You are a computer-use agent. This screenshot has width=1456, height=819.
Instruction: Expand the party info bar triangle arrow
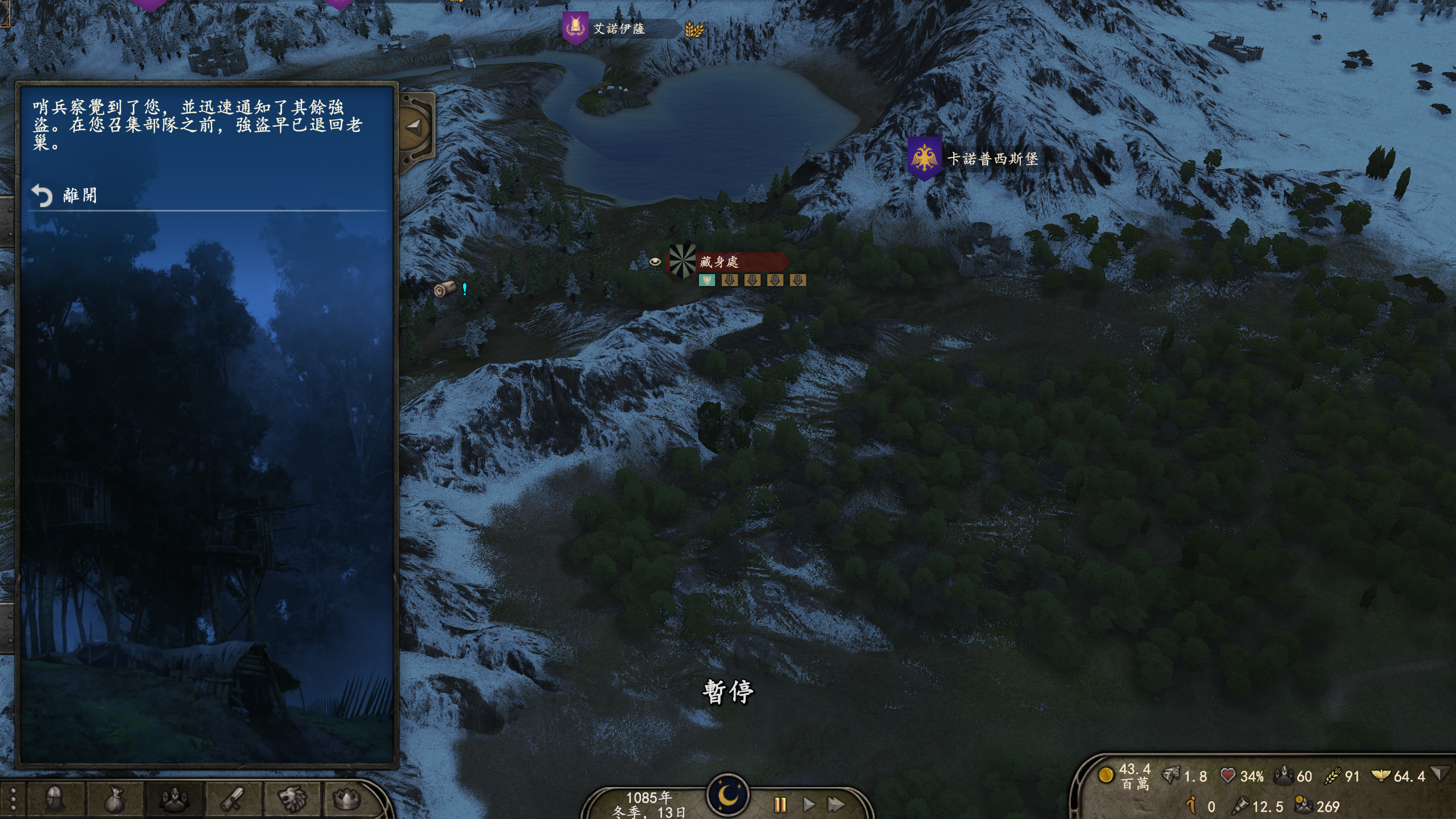coord(1439,773)
